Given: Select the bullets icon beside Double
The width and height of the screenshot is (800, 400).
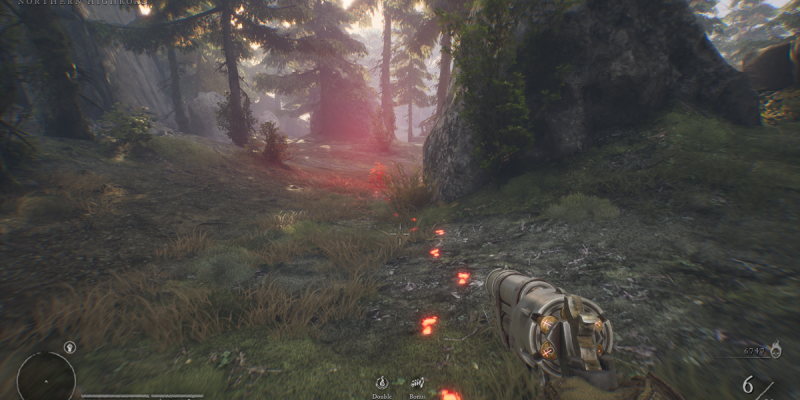Looking at the screenshot, I should (x=416, y=382).
